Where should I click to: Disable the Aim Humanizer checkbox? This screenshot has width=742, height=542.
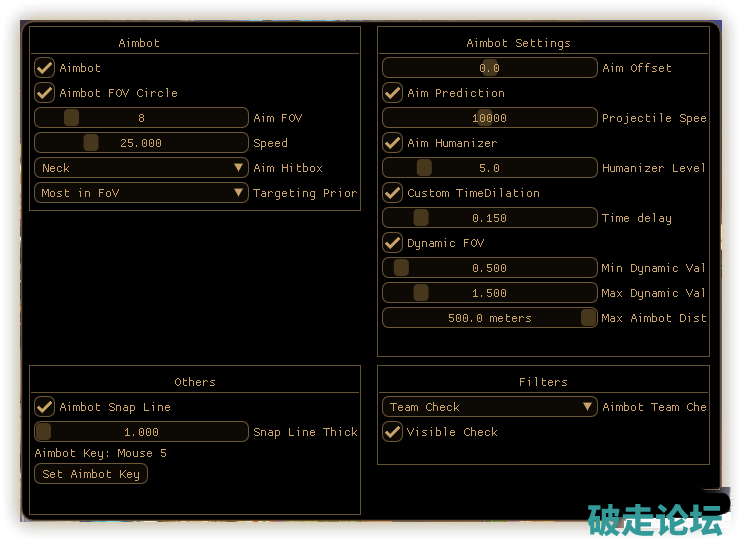tap(392, 143)
